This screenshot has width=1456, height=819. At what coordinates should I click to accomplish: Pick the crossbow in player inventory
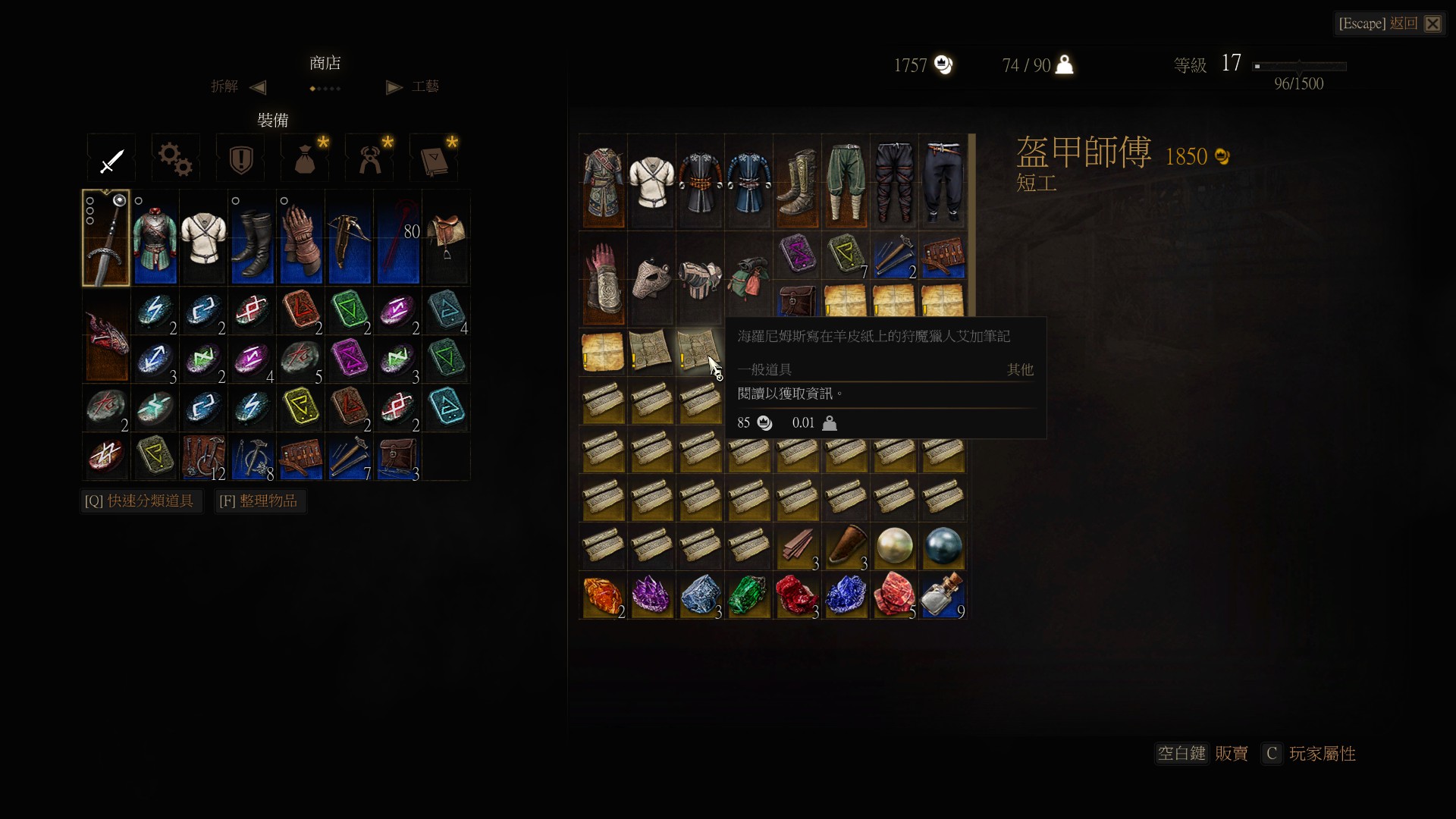(350, 238)
